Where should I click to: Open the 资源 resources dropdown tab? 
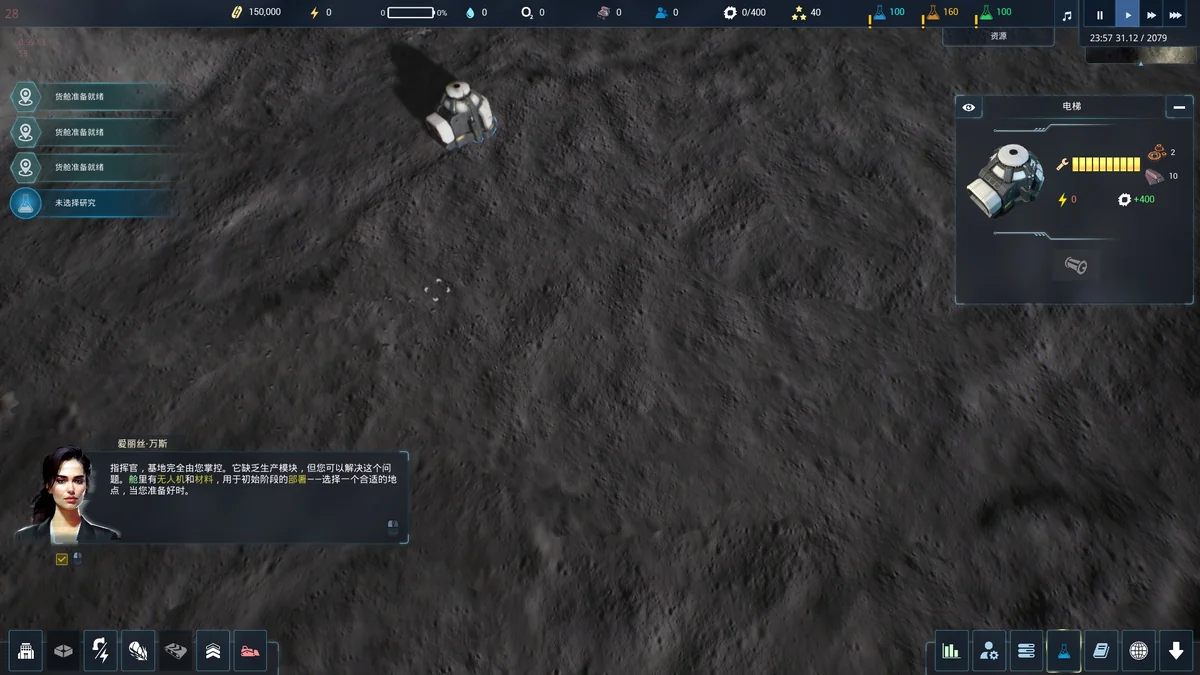coord(998,36)
